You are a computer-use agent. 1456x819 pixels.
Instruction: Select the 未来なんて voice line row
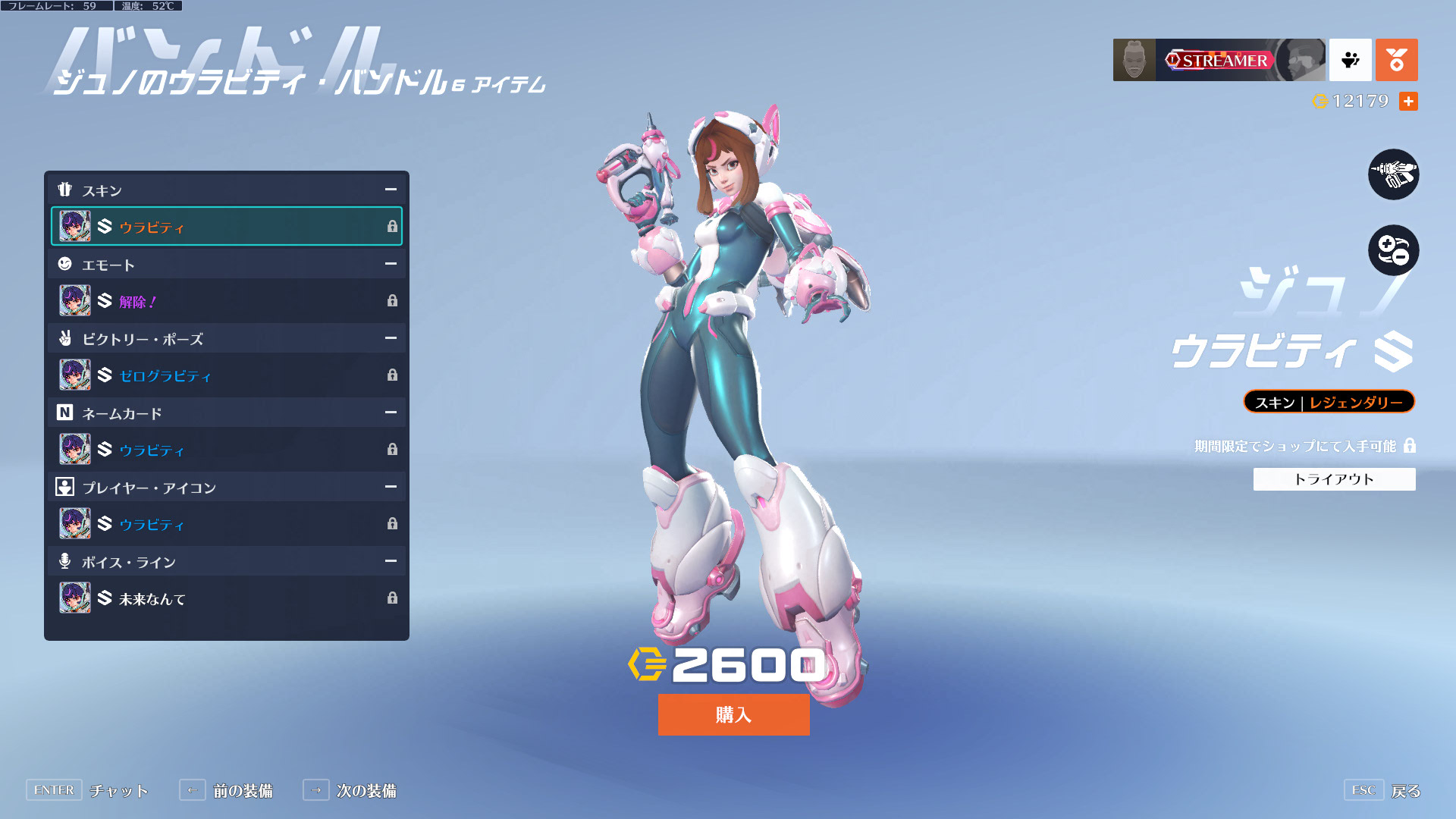[226, 598]
